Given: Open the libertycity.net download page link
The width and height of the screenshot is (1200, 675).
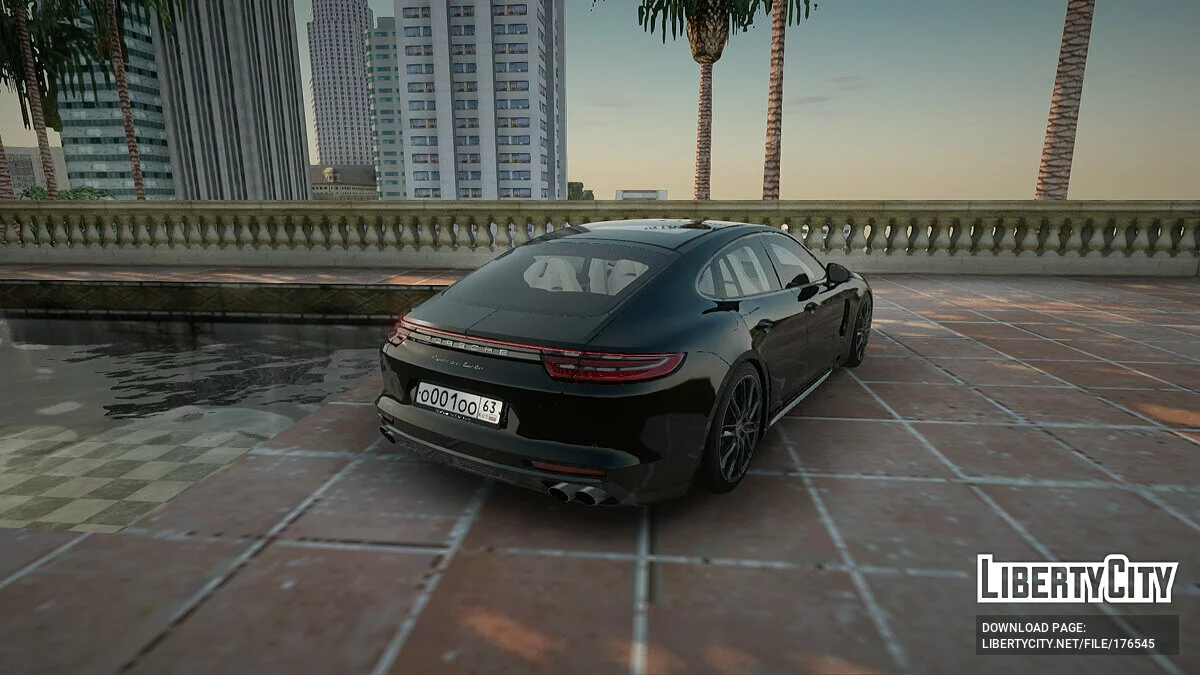Looking at the screenshot, I should 1068,644.
